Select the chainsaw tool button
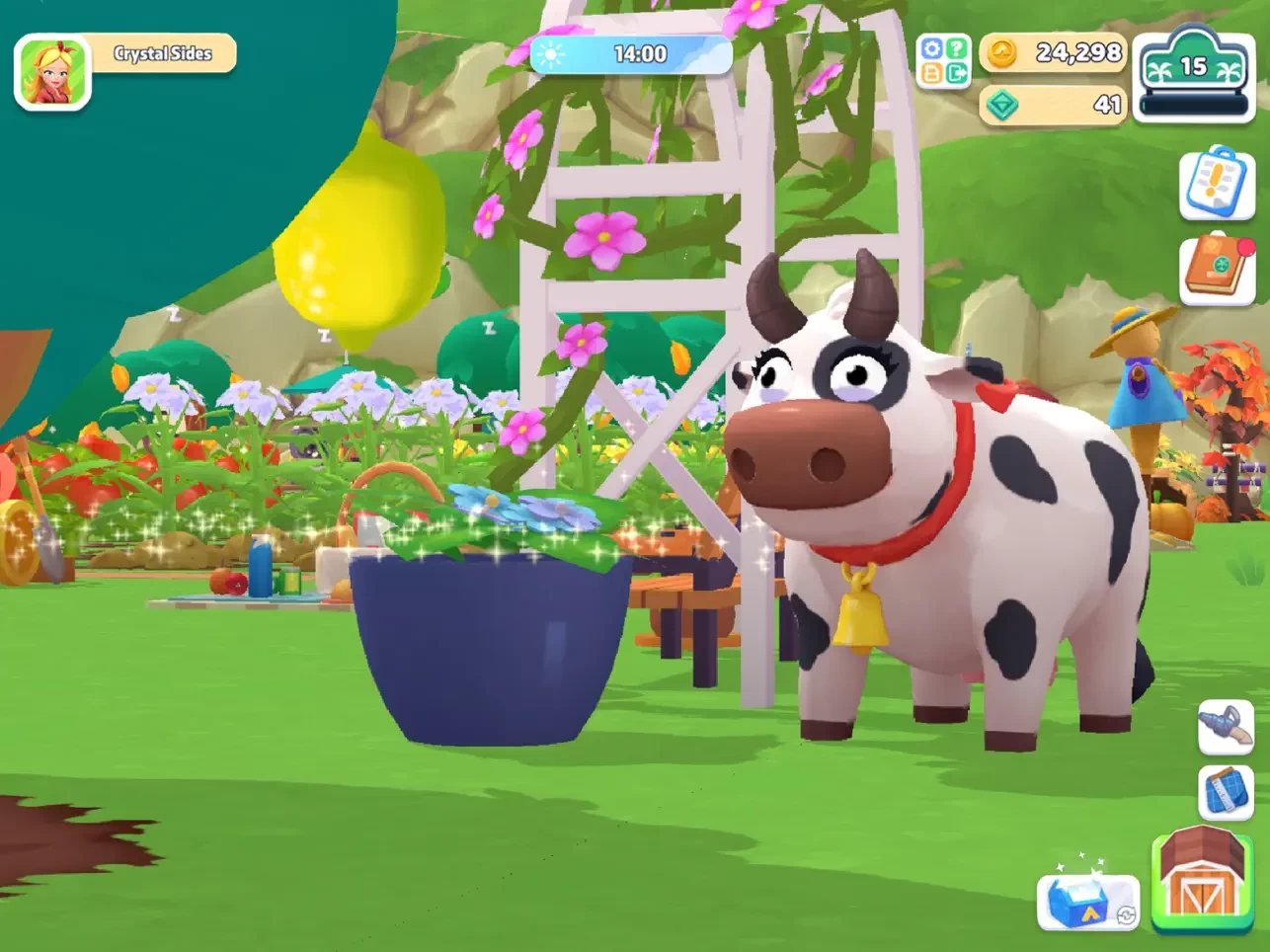This screenshot has height=952, width=1270. (1226, 726)
